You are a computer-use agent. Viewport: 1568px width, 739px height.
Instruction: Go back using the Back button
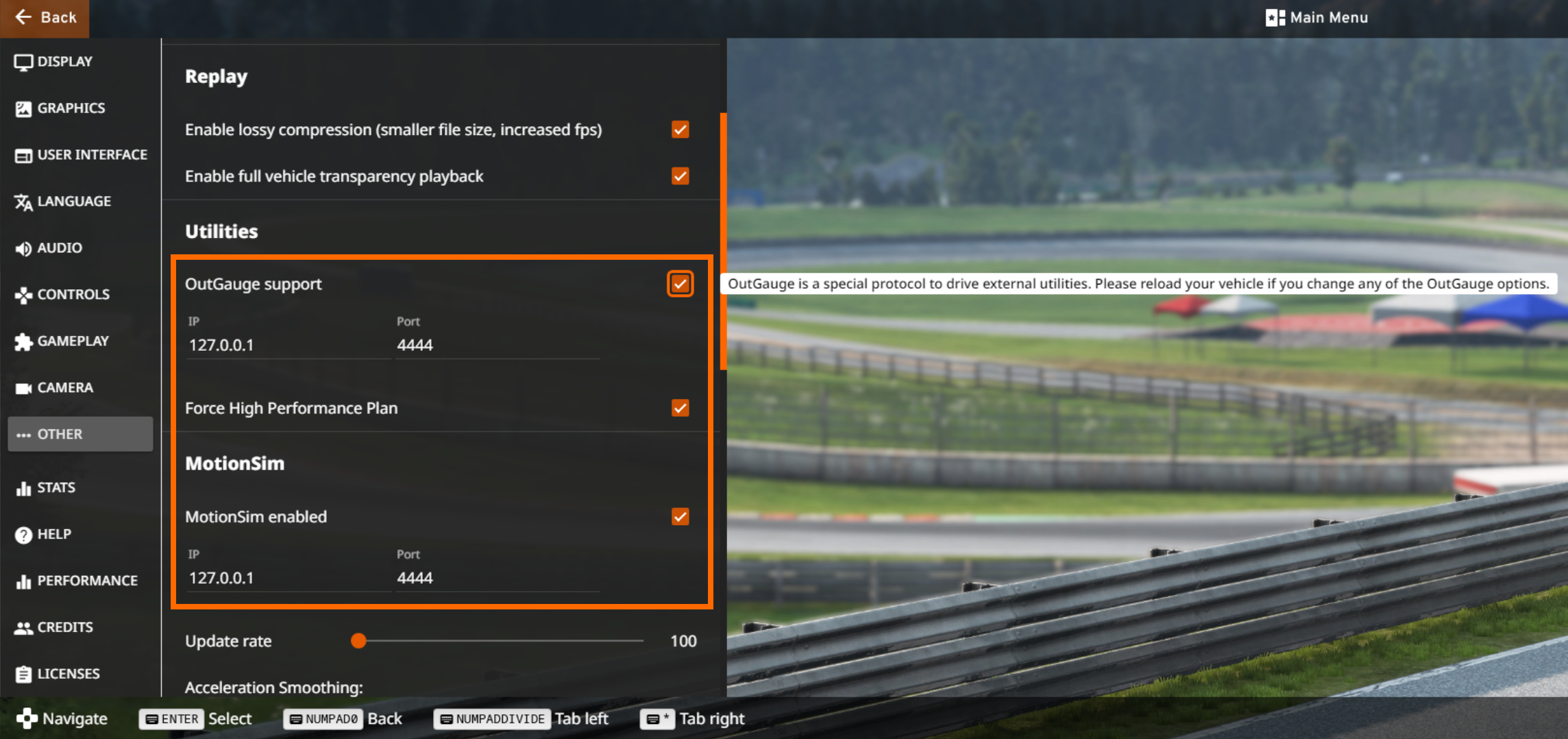point(45,18)
